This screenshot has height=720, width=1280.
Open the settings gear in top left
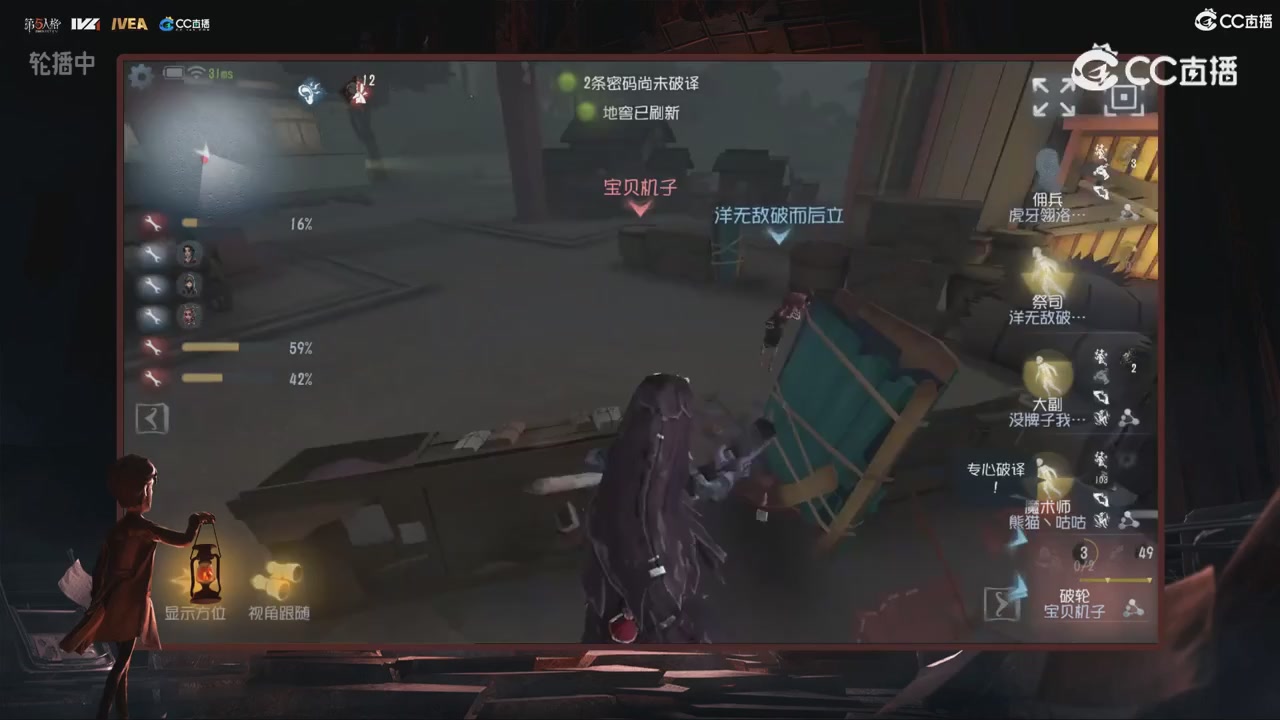[141, 76]
